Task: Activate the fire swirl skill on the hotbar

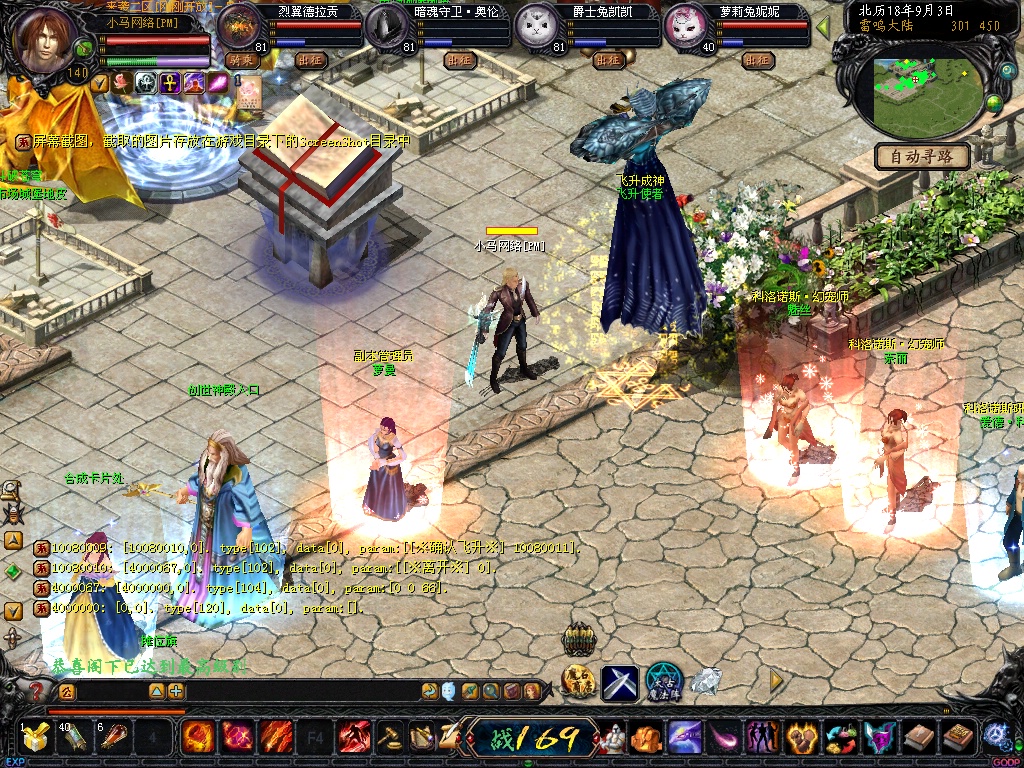Action: 197,738
